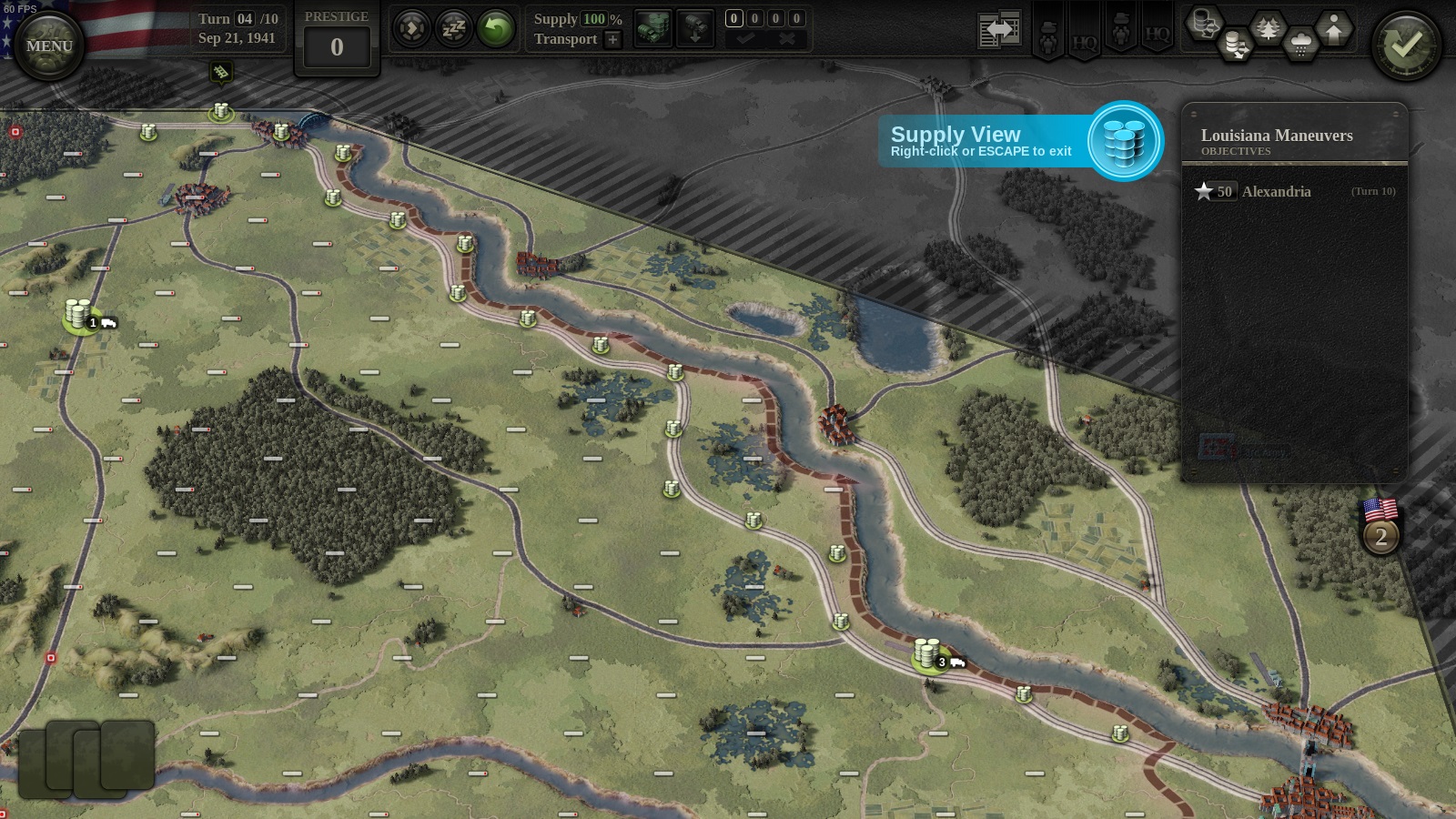Select the next unit arrow button
Image resolution: width=1456 pixels, height=819 pixels.
(411, 29)
